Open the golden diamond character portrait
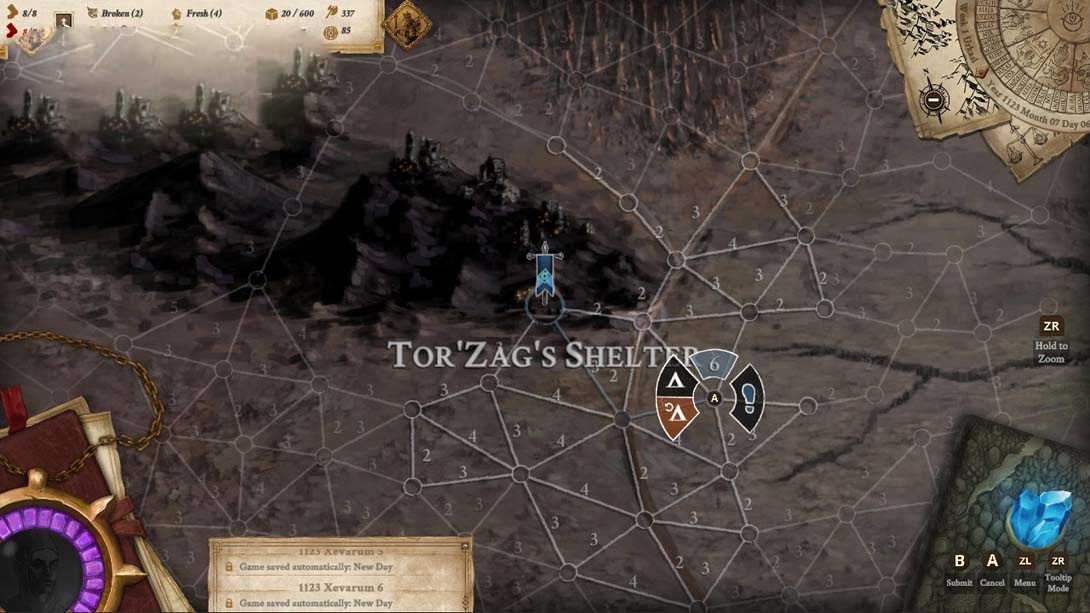 pos(407,24)
